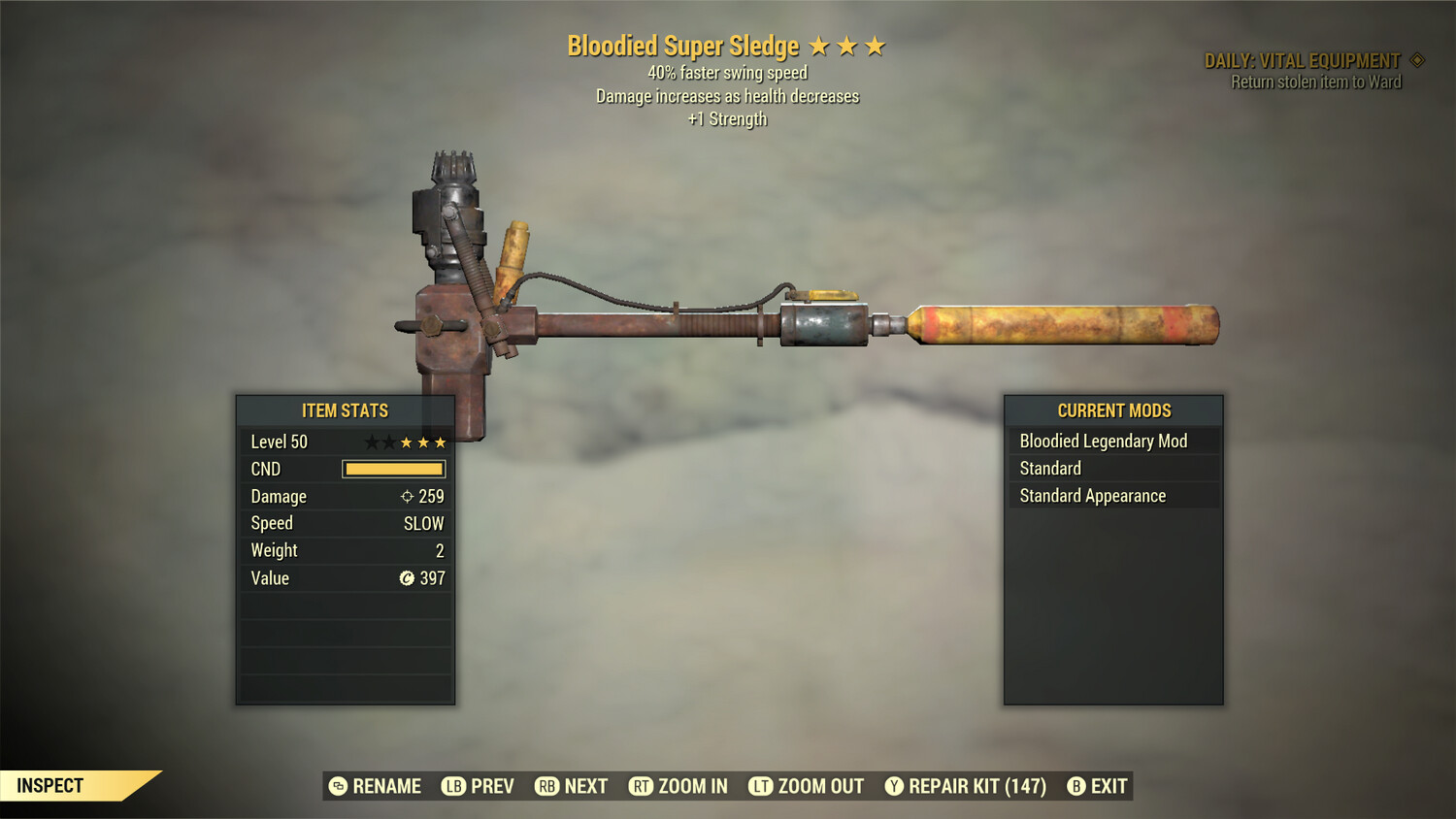1456x819 pixels.
Task: Click the diamond icon after Vital Equipment
Action: 1415,59
